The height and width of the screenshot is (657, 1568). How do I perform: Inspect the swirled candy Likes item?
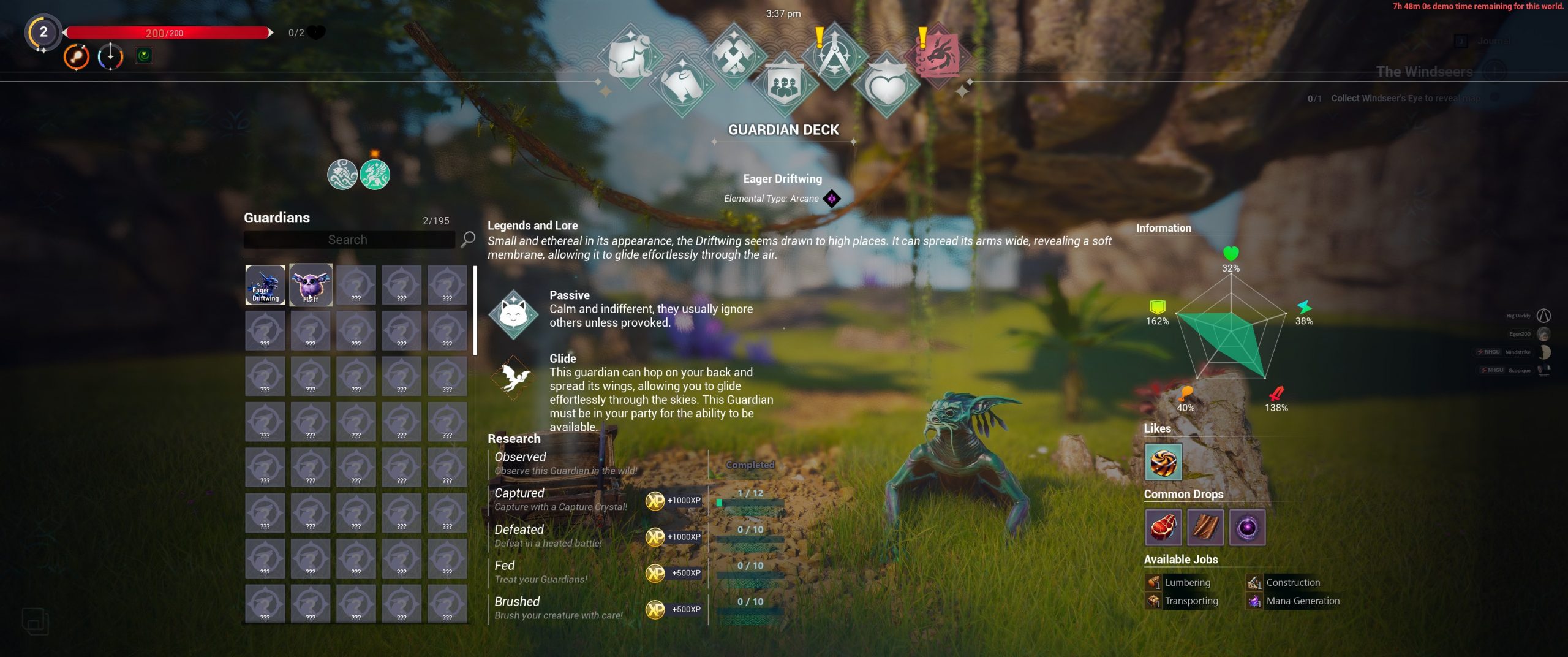pyautogui.click(x=1163, y=461)
